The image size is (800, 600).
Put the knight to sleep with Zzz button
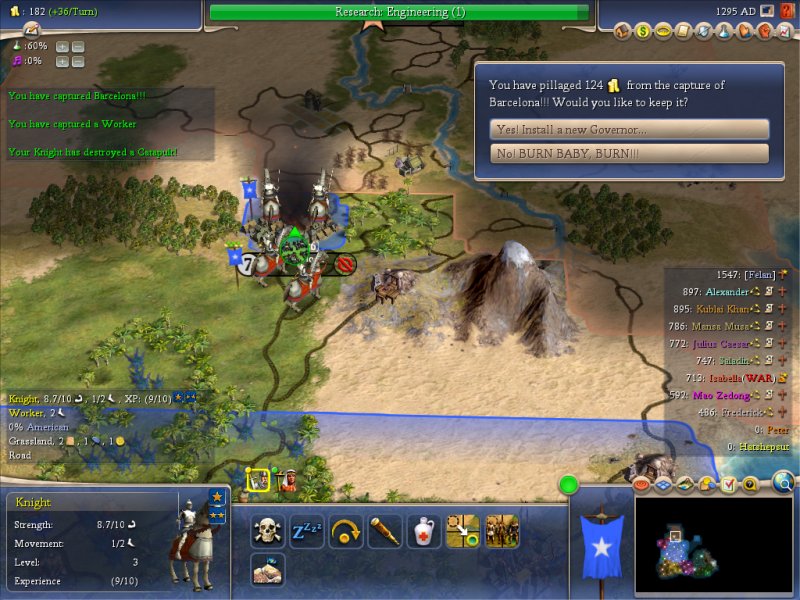pyautogui.click(x=307, y=531)
